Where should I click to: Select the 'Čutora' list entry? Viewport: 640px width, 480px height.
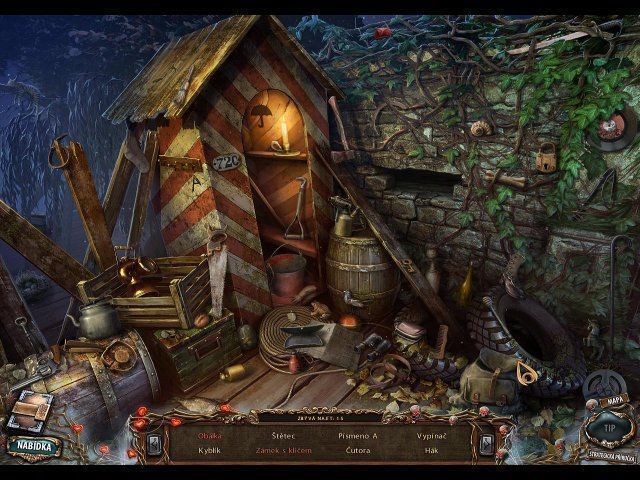[x=360, y=450]
